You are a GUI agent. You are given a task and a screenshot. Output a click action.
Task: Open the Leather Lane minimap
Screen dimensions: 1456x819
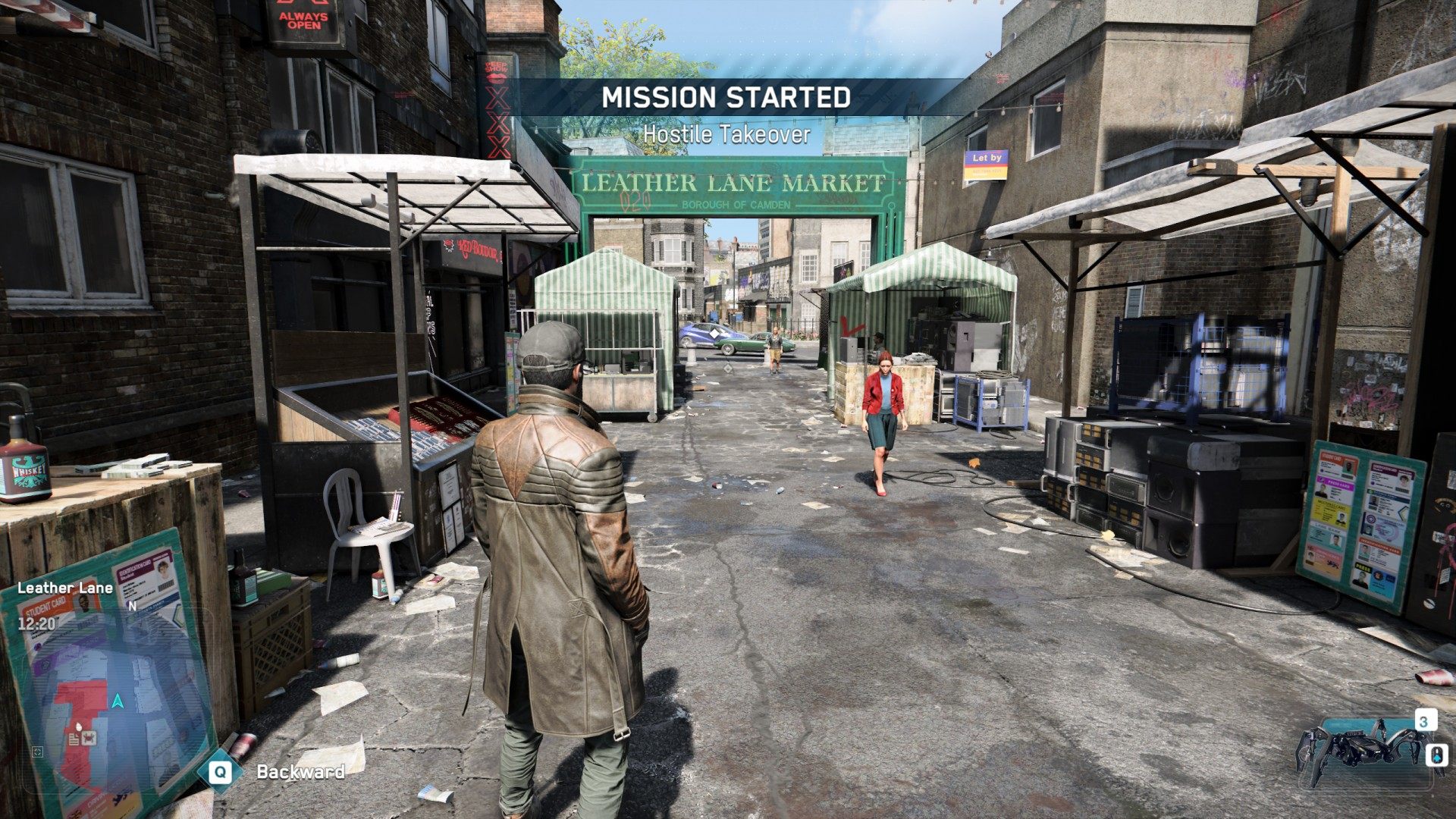pos(114,698)
